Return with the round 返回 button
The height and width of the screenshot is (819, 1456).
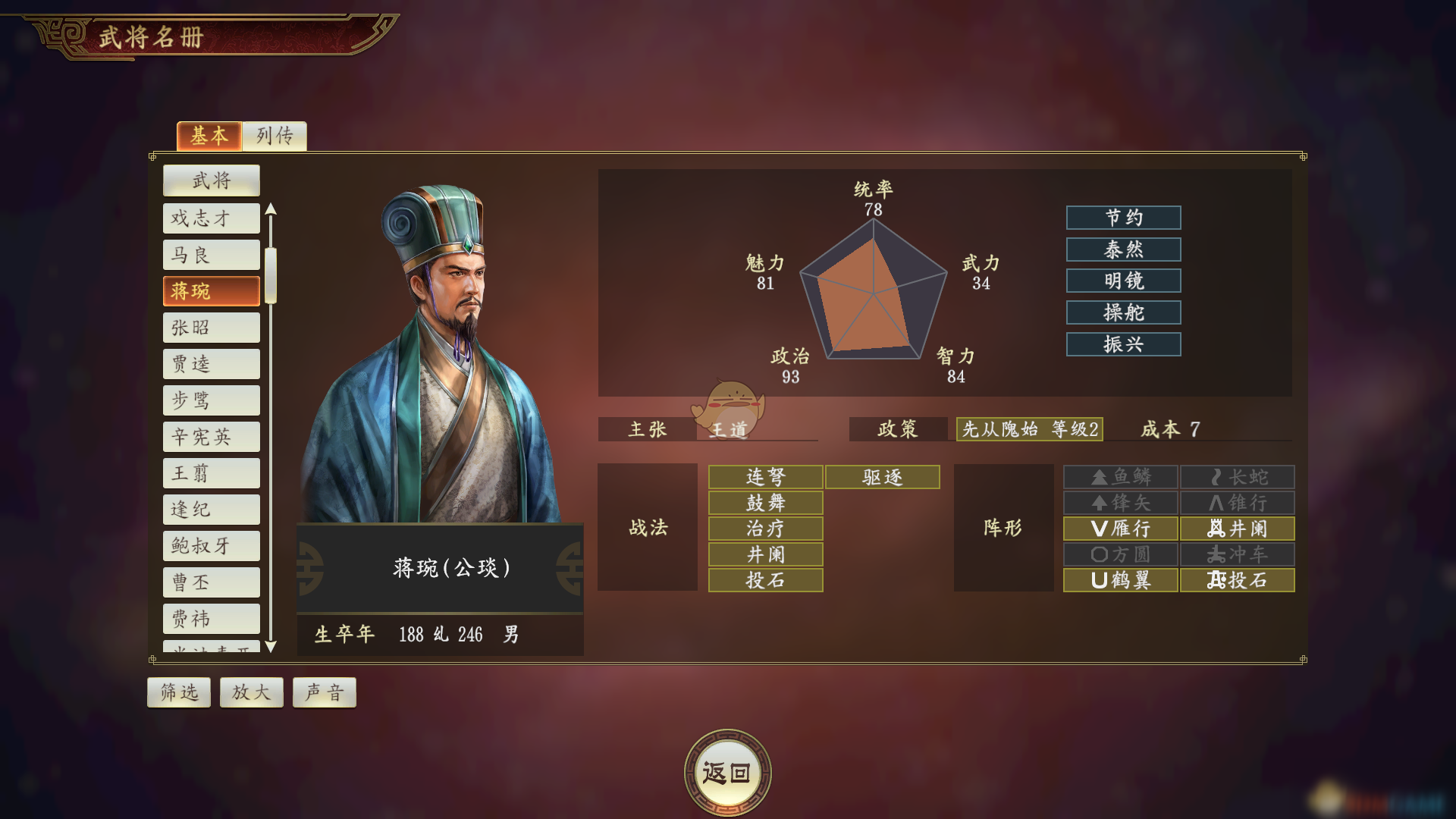(727, 773)
